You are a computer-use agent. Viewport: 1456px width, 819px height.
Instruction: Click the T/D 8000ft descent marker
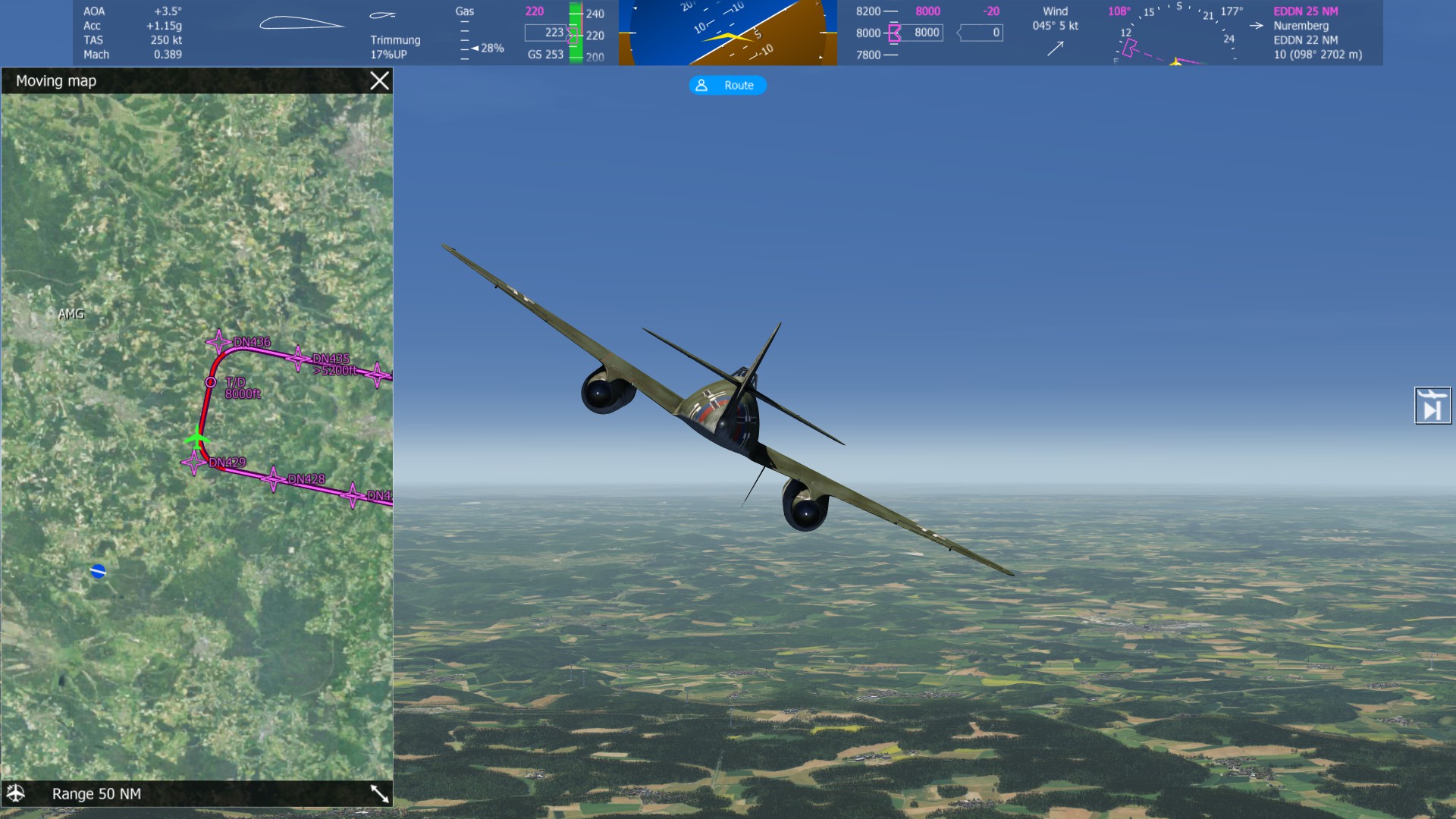(x=211, y=382)
